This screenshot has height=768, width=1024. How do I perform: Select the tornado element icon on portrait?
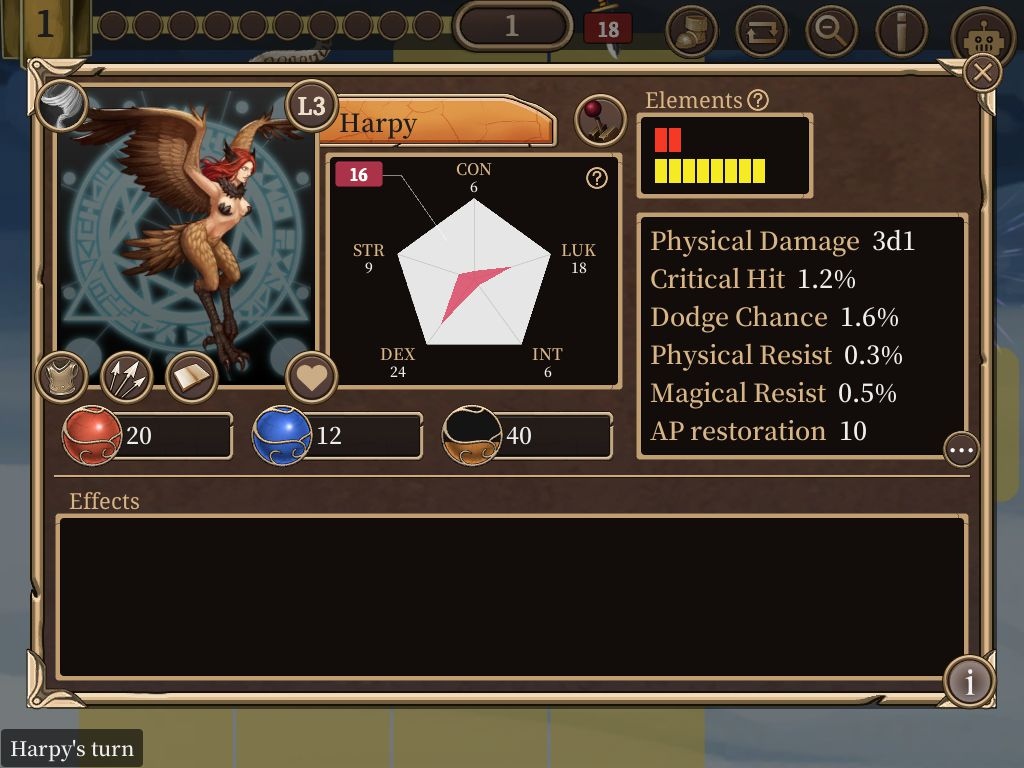coord(60,105)
